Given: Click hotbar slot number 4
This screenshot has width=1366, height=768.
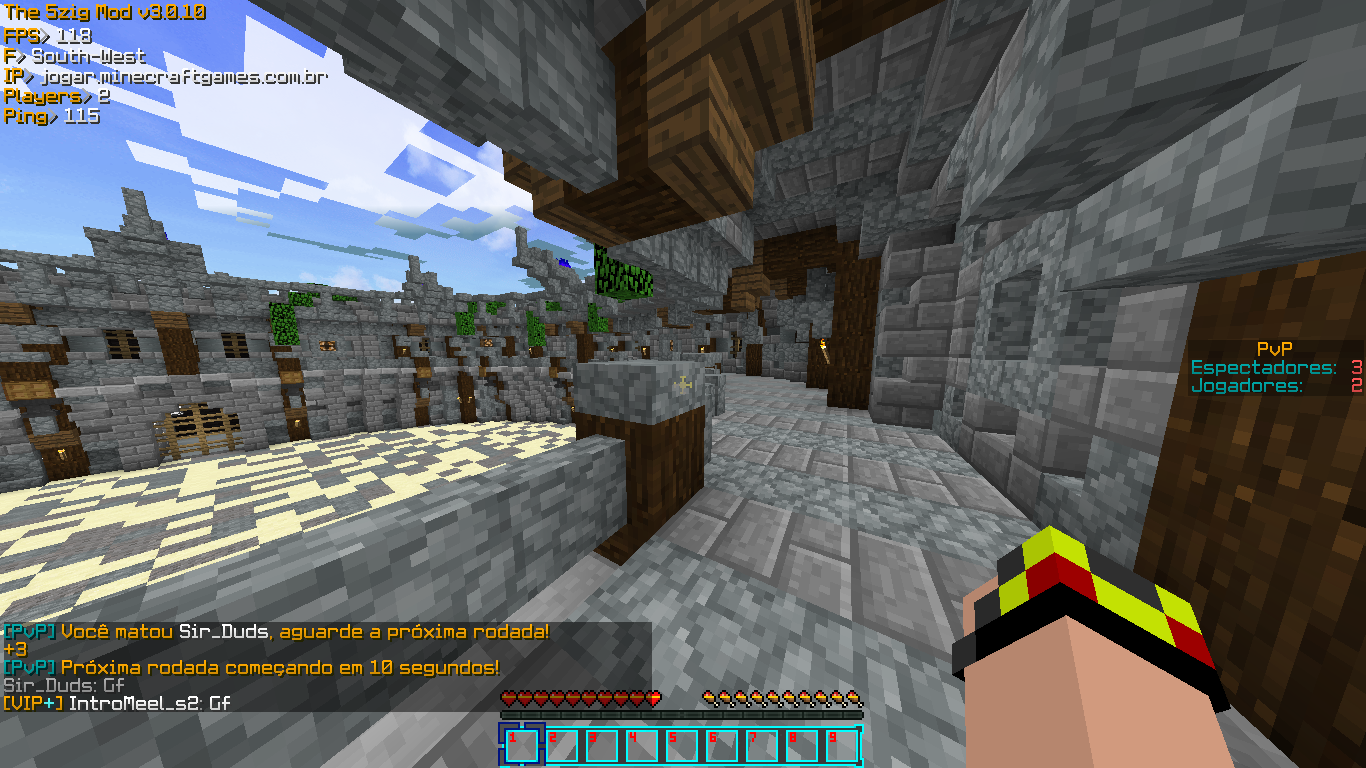Looking at the screenshot, I should click(642, 746).
